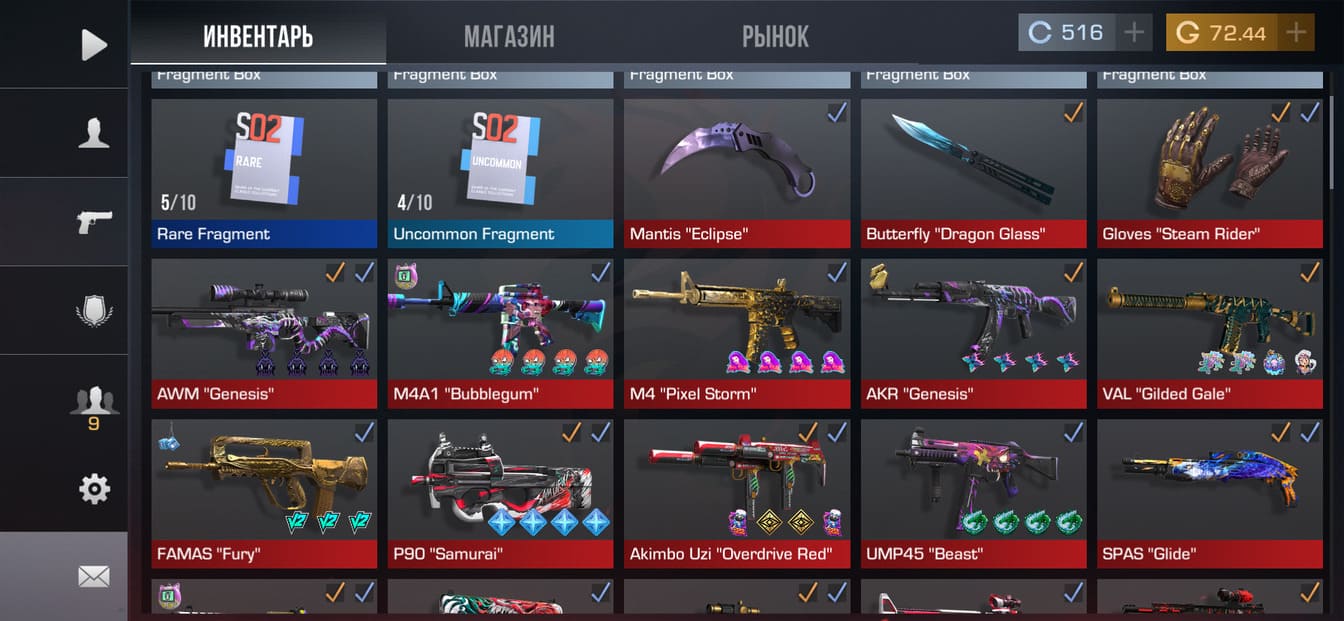This screenshot has width=1344, height=621.
Task: Pick the Gloves "Steam Rider" item
Action: click(1209, 172)
